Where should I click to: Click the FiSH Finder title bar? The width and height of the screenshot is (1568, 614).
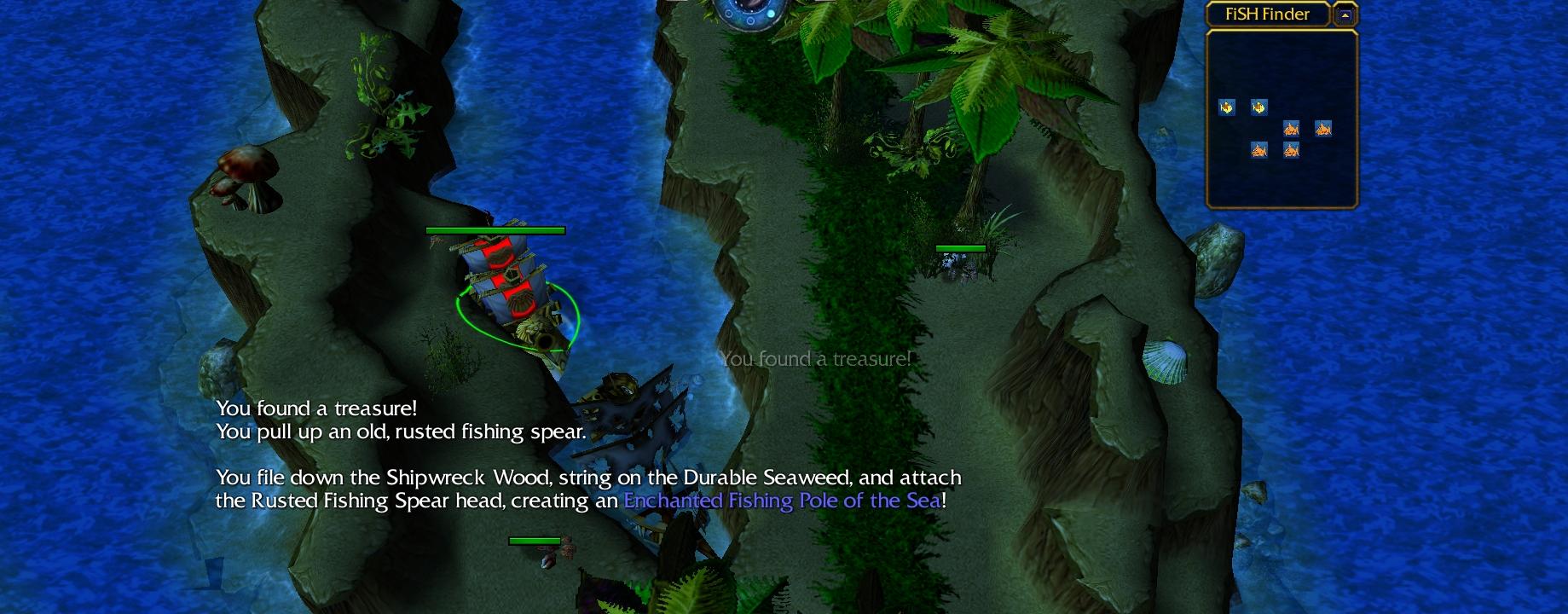1267,14
